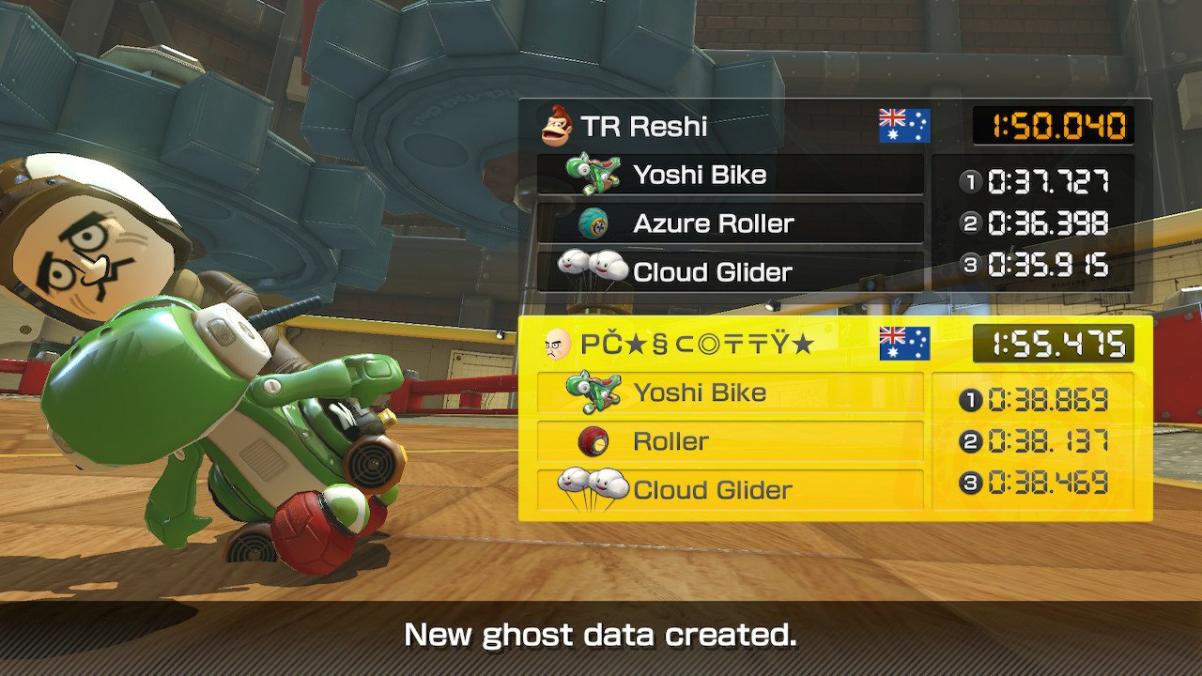Select the TR Reshi ghost entry

700,126
